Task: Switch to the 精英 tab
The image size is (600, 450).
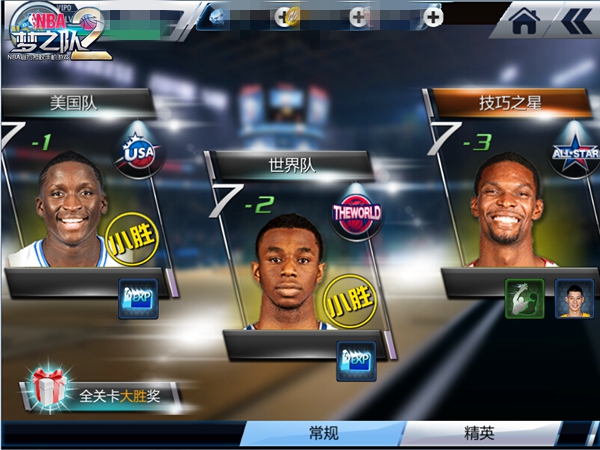Action: click(480, 433)
